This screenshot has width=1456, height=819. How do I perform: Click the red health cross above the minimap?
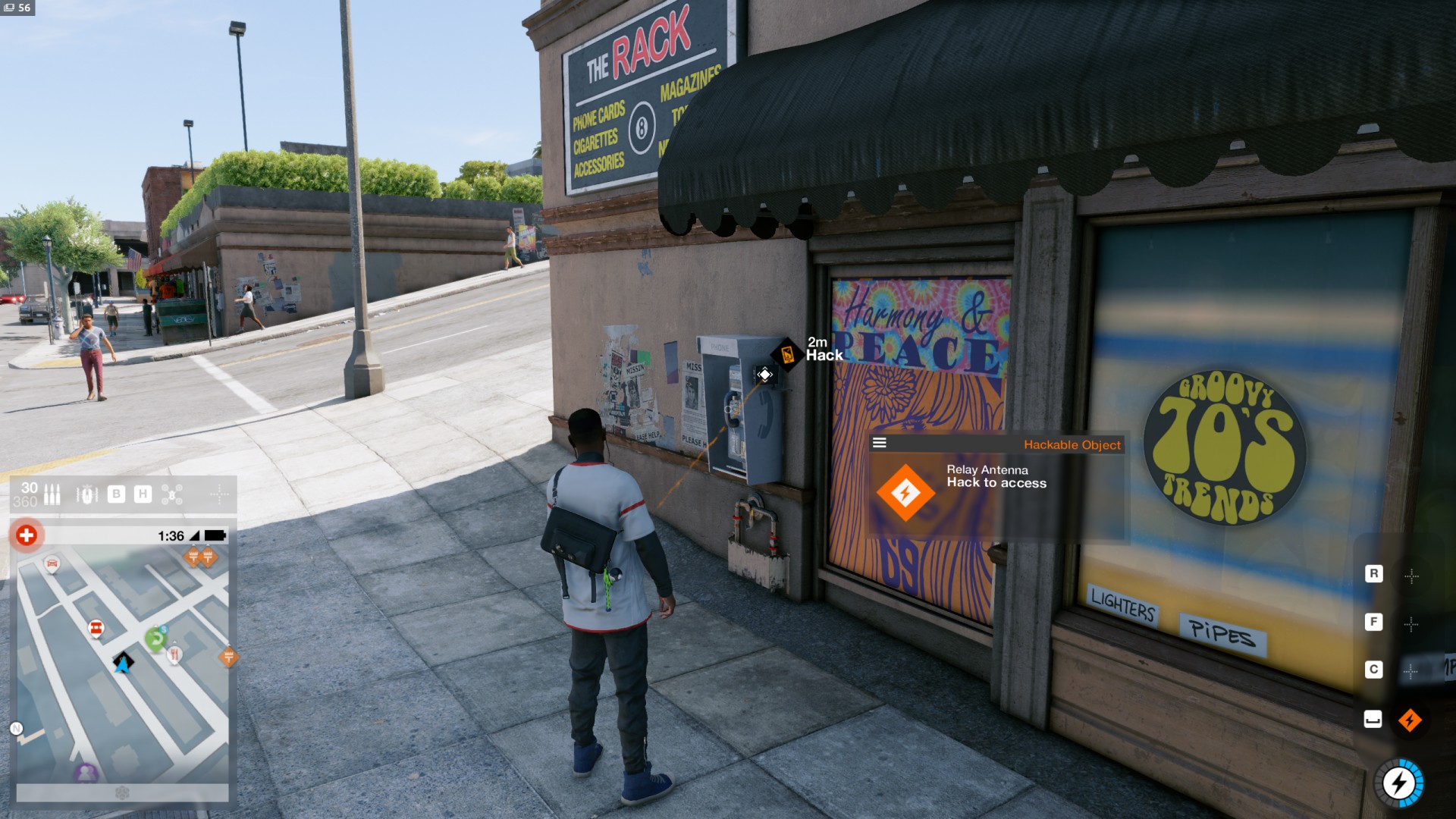pyautogui.click(x=25, y=535)
